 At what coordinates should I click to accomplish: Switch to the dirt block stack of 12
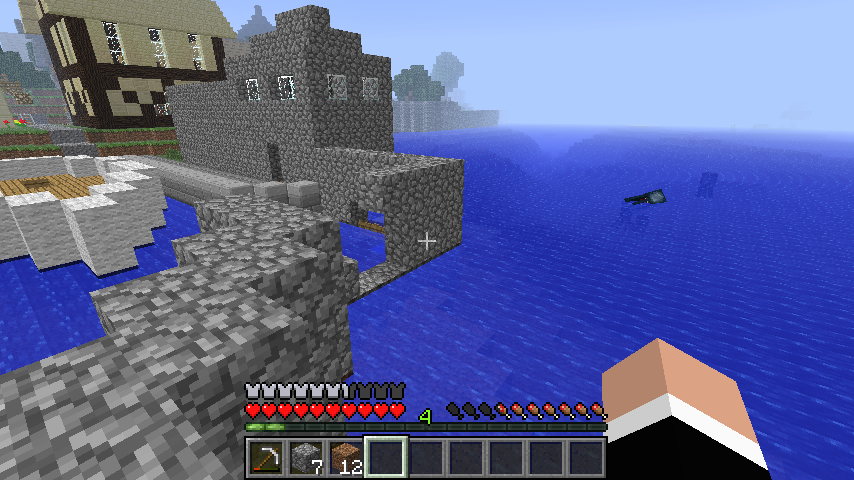tap(345, 458)
